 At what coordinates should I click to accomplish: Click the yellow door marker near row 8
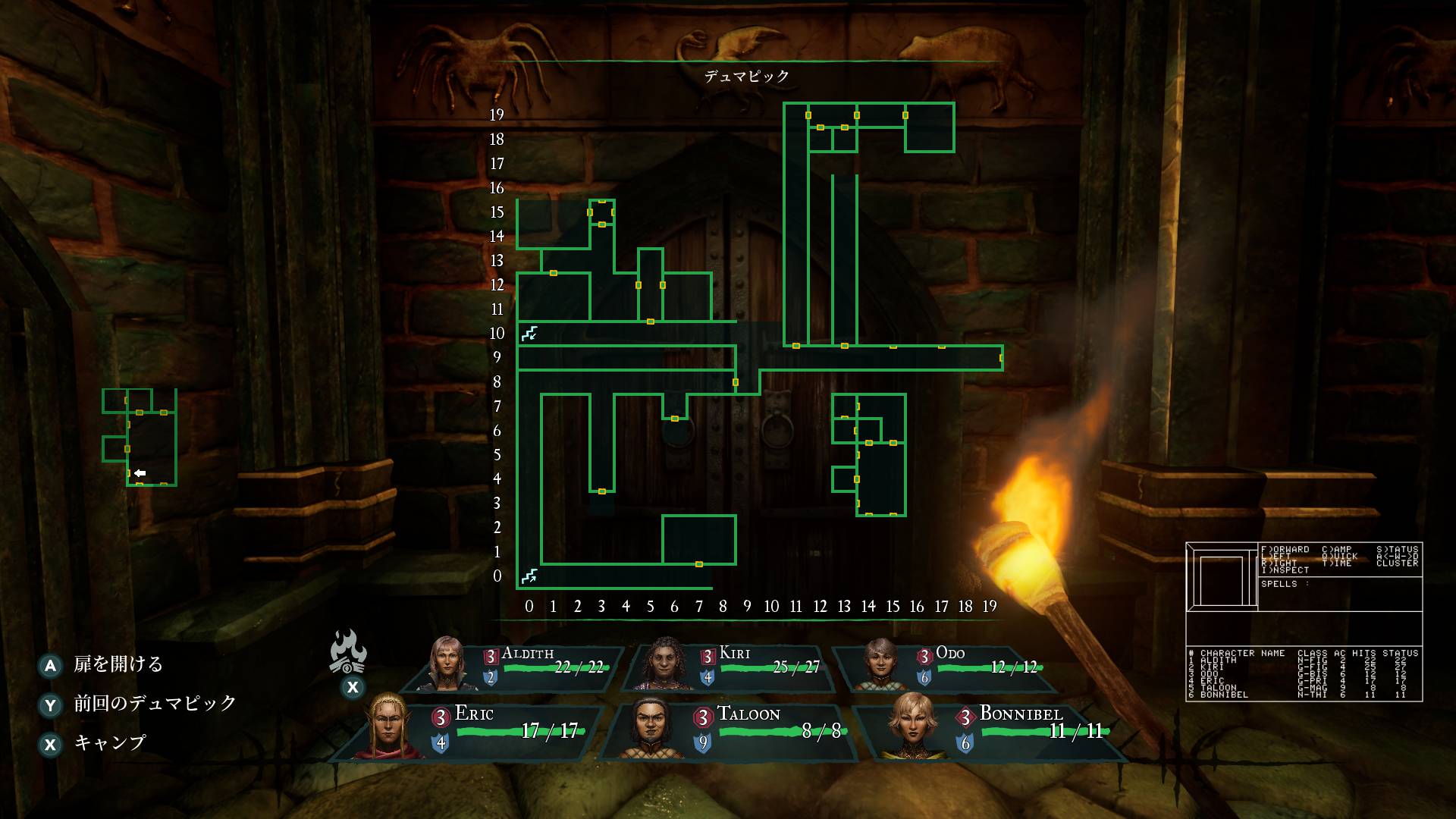click(735, 381)
